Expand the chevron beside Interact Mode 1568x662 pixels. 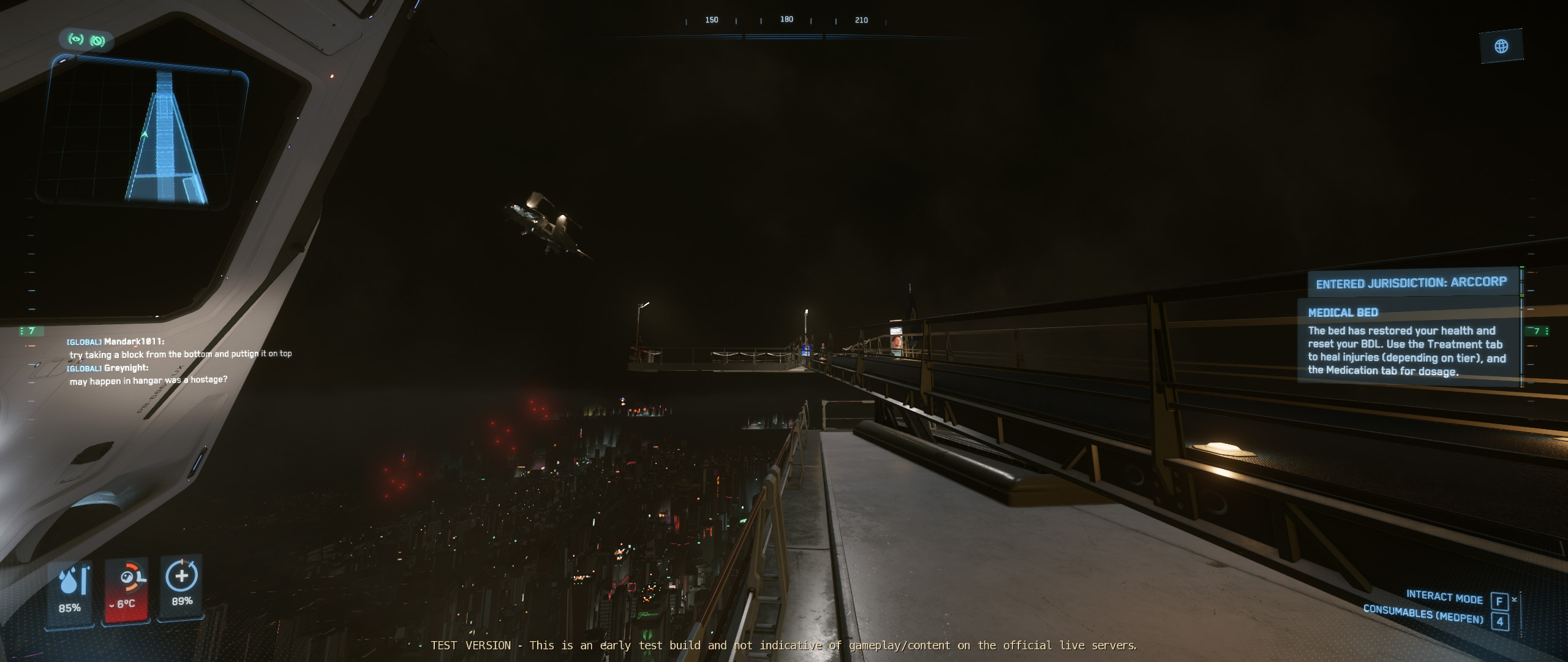[x=1513, y=599]
